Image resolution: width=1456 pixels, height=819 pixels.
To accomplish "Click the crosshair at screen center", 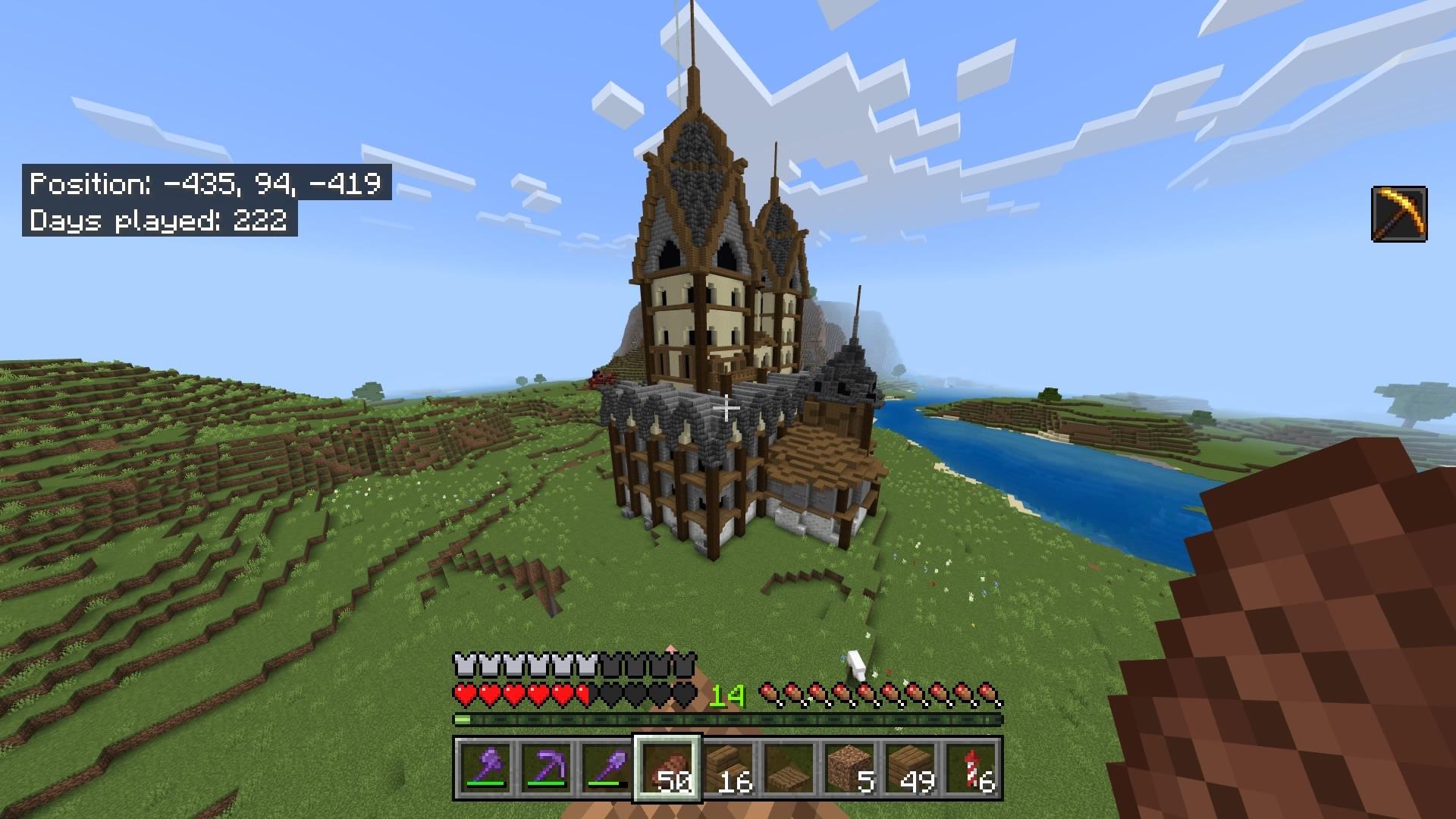I will click(x=726, y=408).
